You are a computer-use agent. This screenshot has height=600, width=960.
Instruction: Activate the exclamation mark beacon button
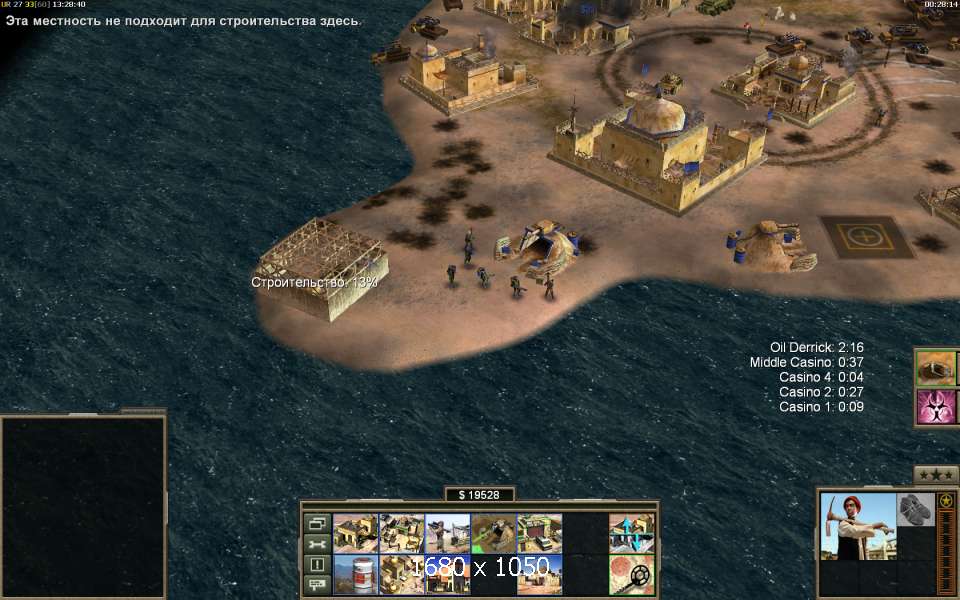click(317, 564)
